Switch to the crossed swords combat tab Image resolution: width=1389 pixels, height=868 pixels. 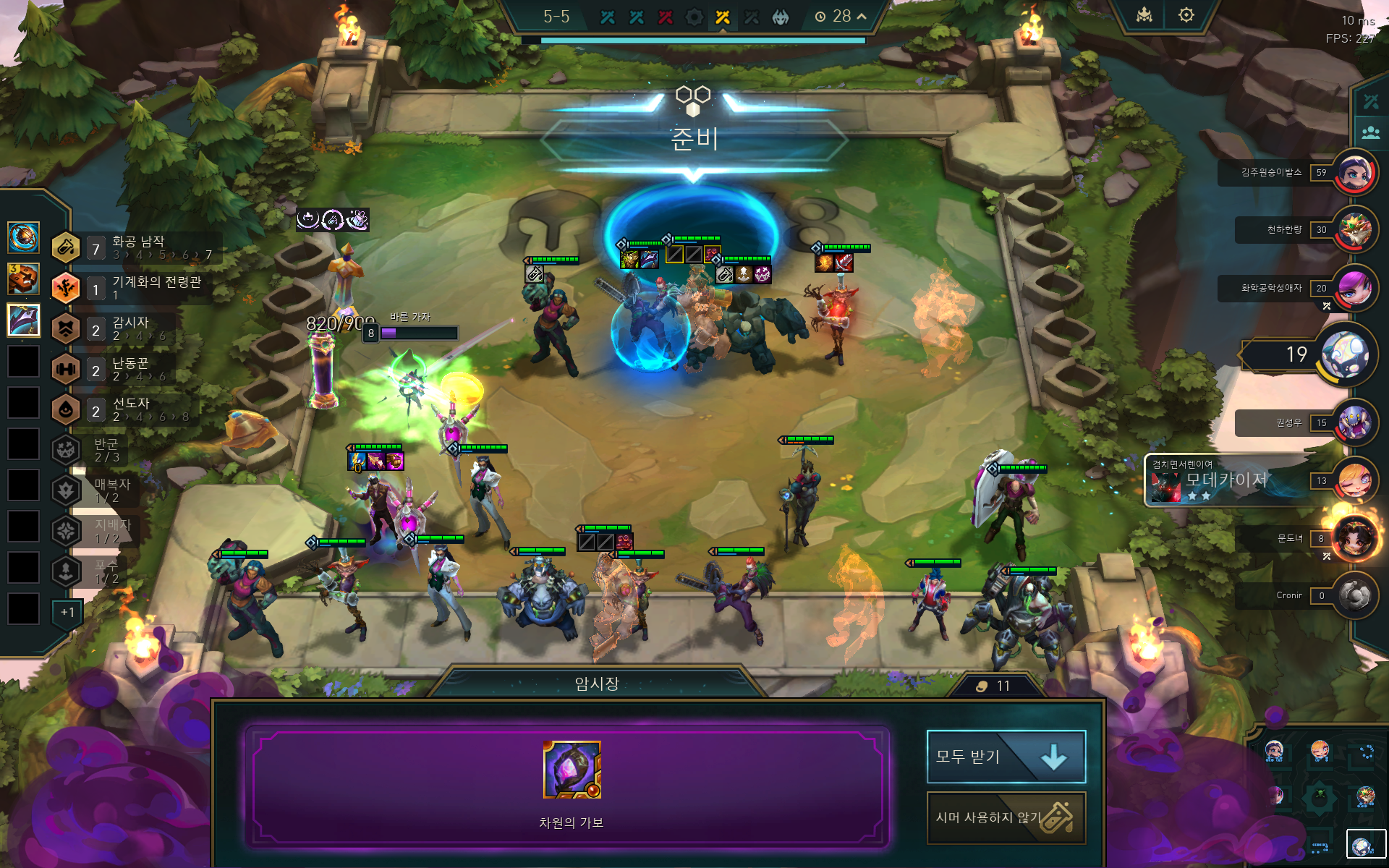(x=1370, y=101)
